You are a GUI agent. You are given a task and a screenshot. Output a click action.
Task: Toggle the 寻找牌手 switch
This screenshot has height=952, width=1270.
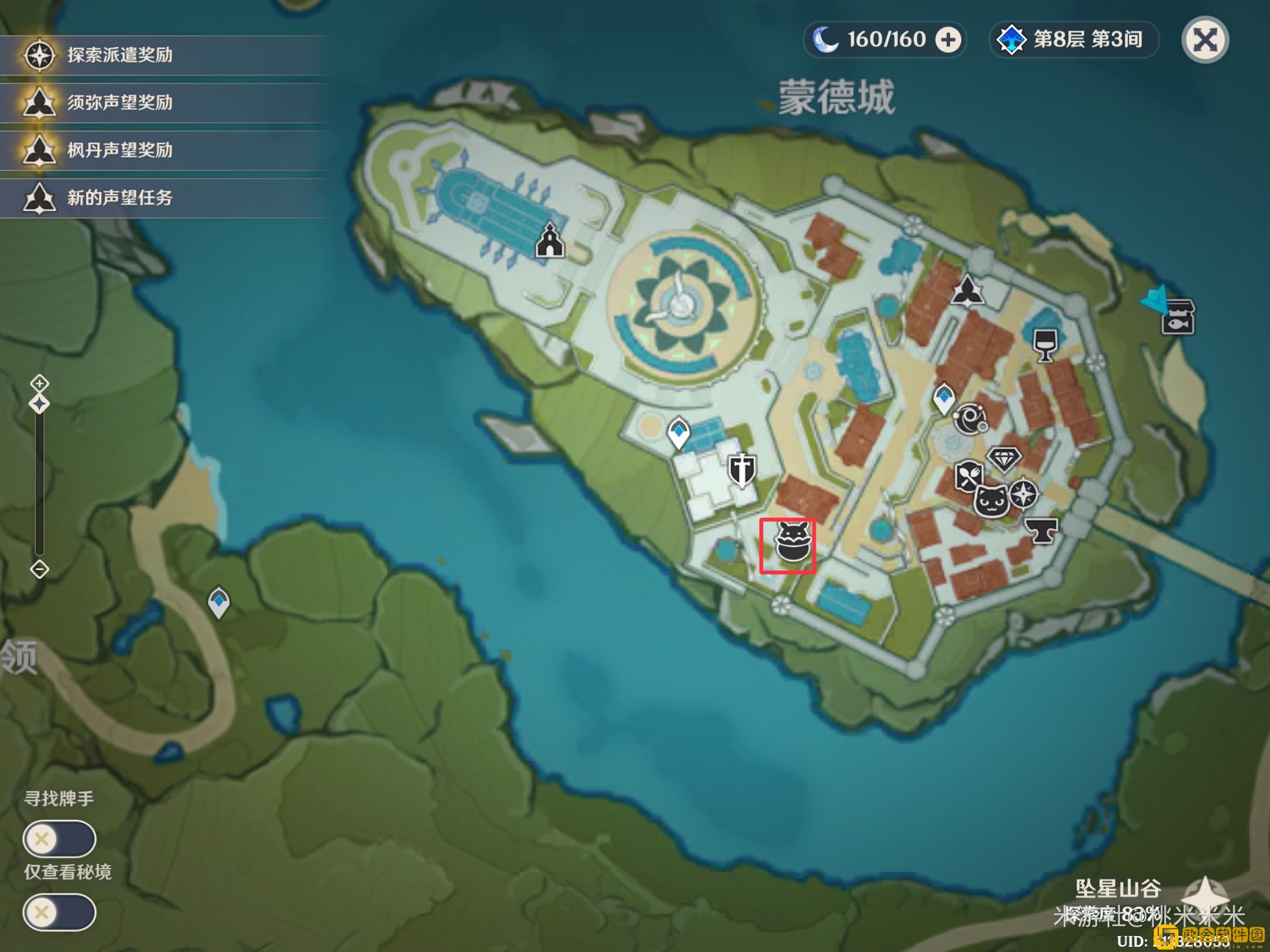(59, 839)
